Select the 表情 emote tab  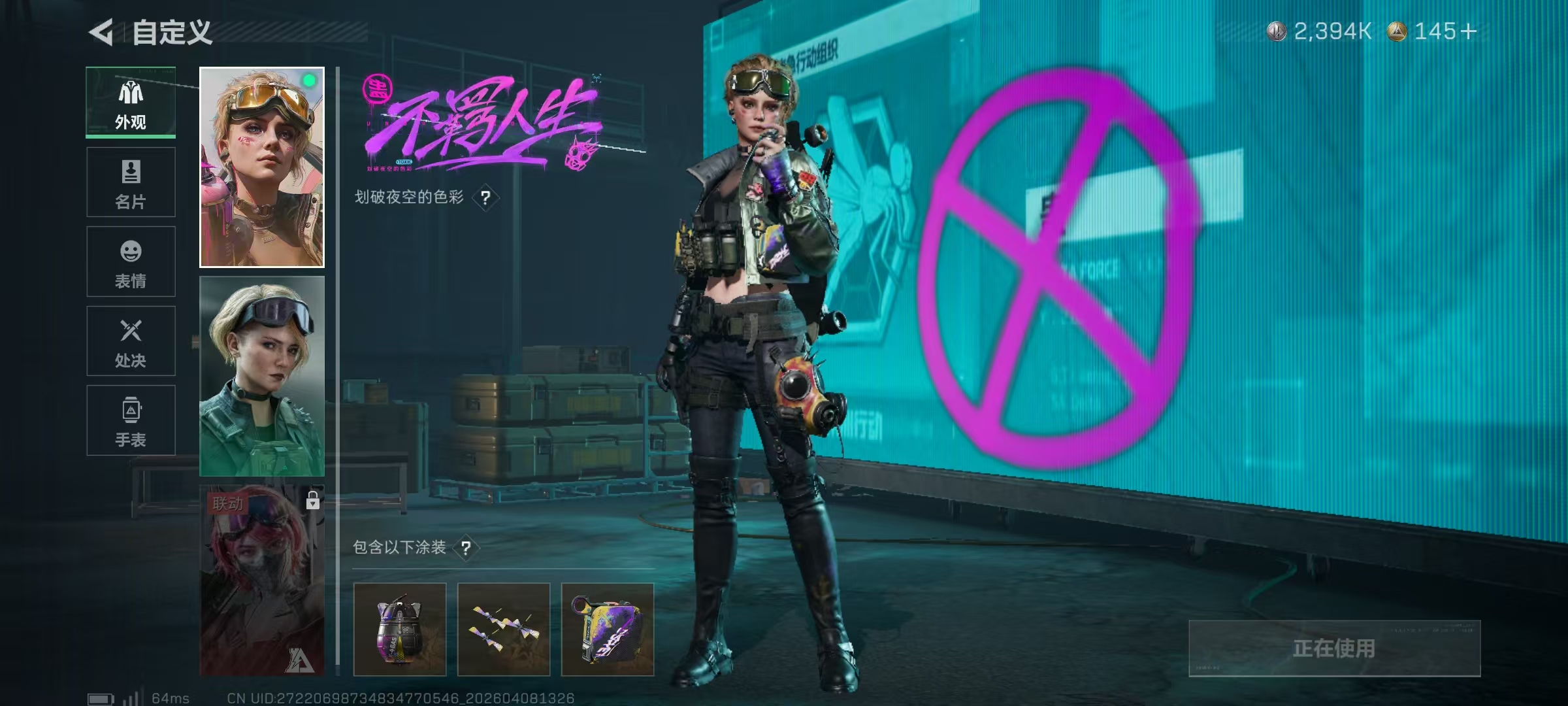tap(131, 261)
